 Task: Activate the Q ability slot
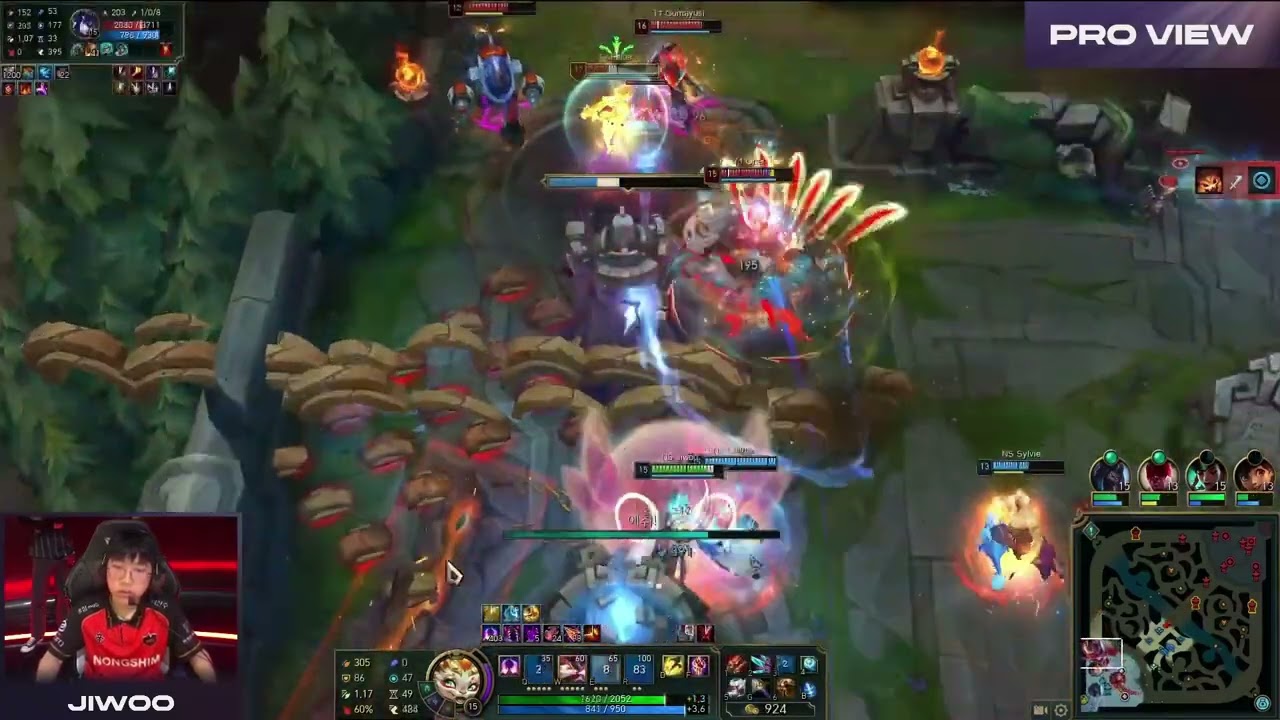(540, 668)
